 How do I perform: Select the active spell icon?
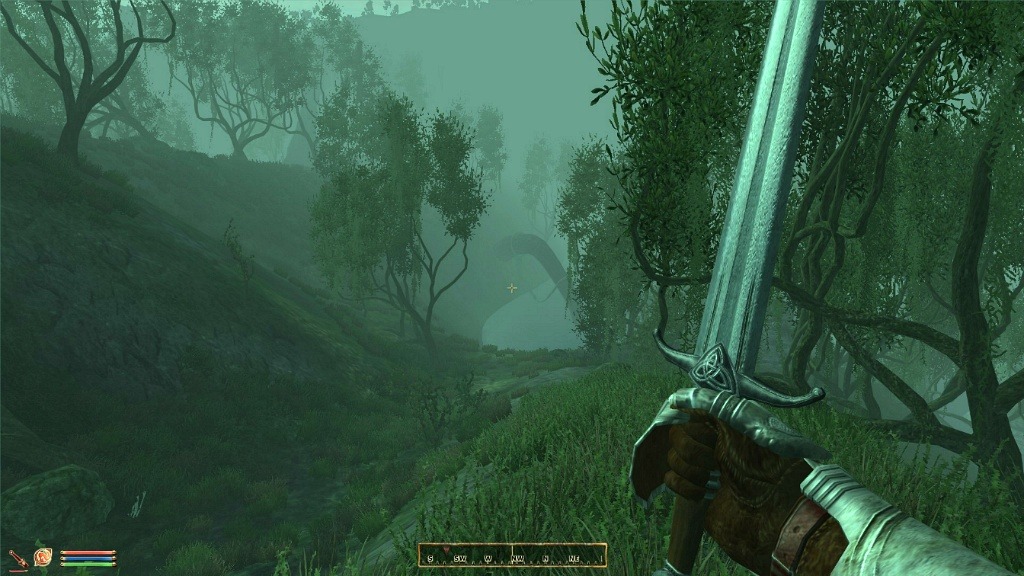click(x=43, y=557)
